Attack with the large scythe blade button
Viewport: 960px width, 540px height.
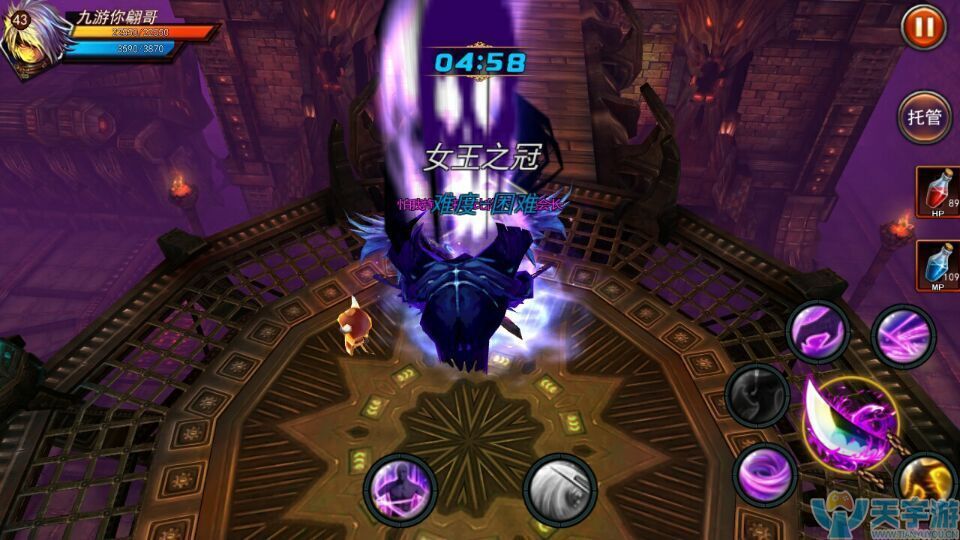(x=850, y=421)
